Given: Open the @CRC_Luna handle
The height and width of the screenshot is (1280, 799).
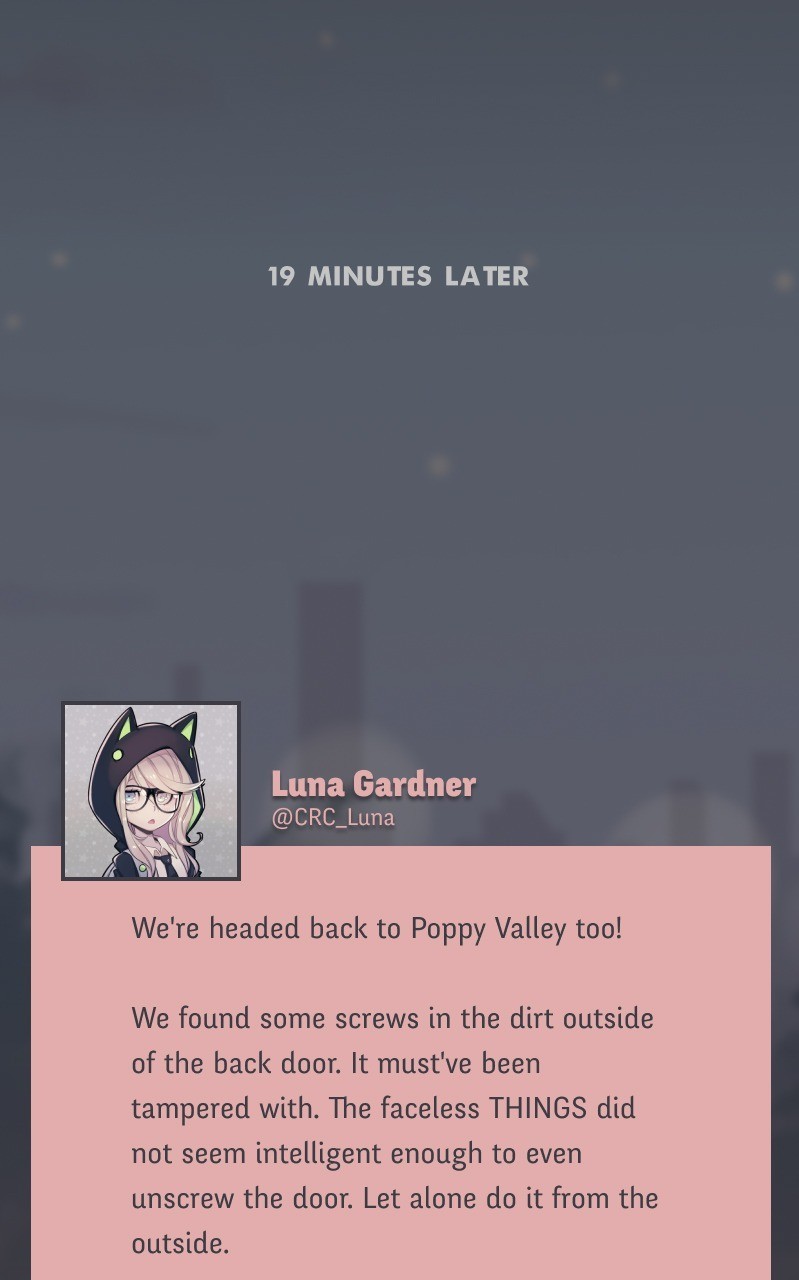Looking at the screenshot, I should tap(333, 818).
